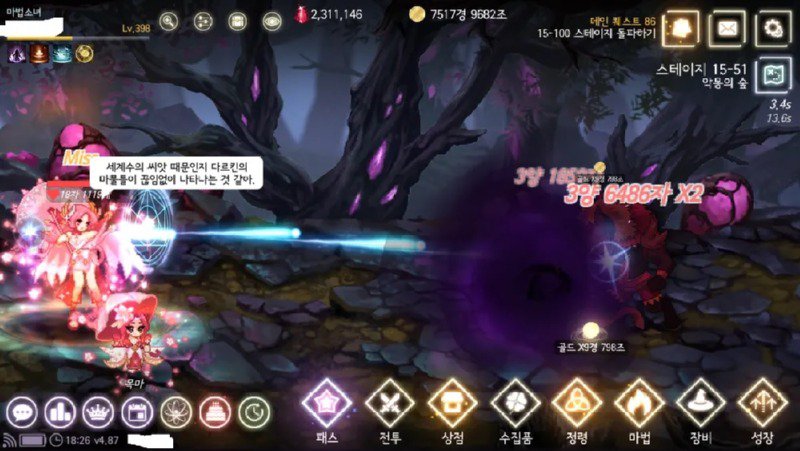The height and width of the screenshot is (451, 800).
Task: Open the birthday cake event icon
Action: click(x=213, y=411)
